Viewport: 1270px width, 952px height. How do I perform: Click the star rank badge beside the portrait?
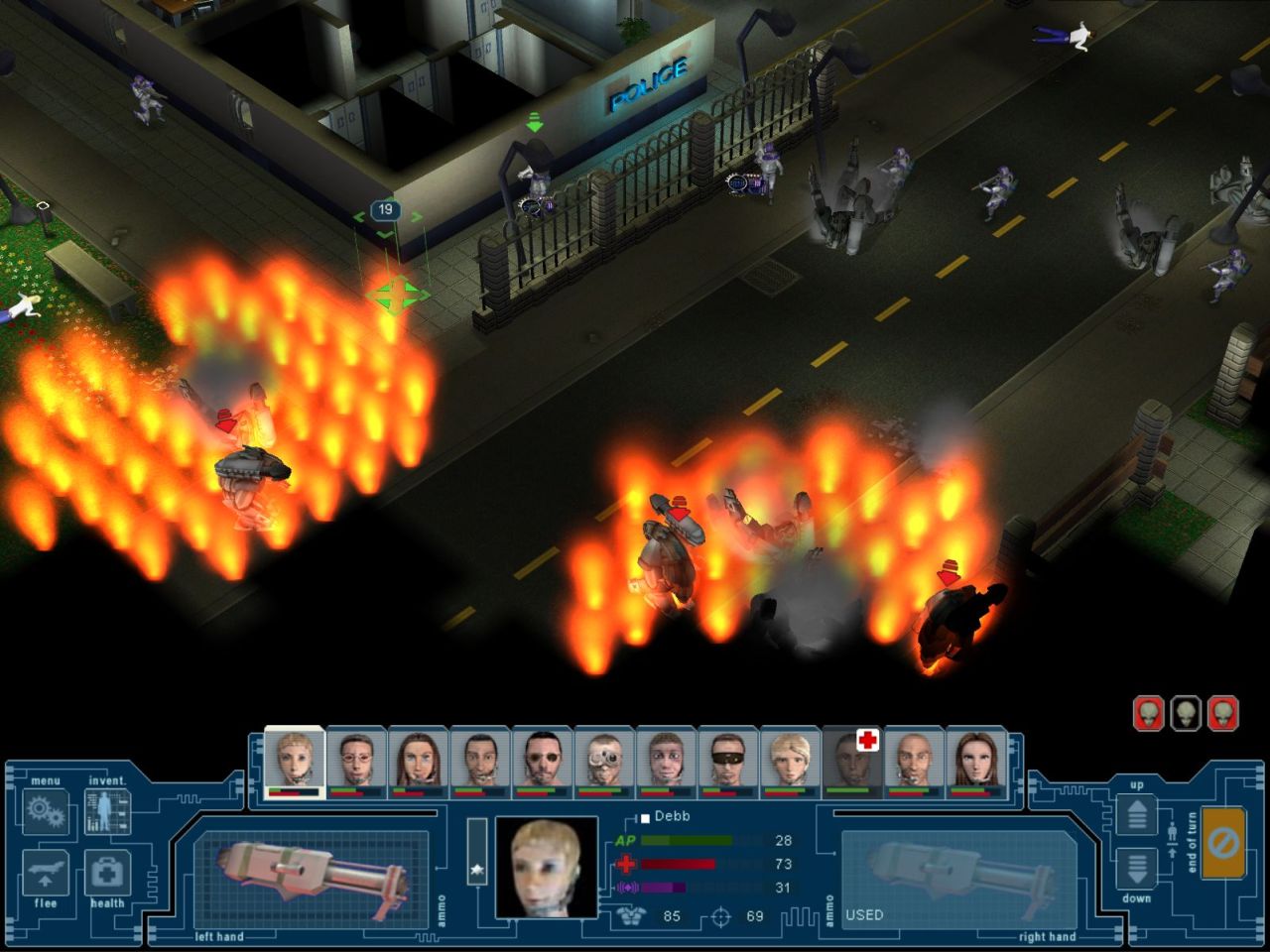pyautogui.click(x=477, y=869)
